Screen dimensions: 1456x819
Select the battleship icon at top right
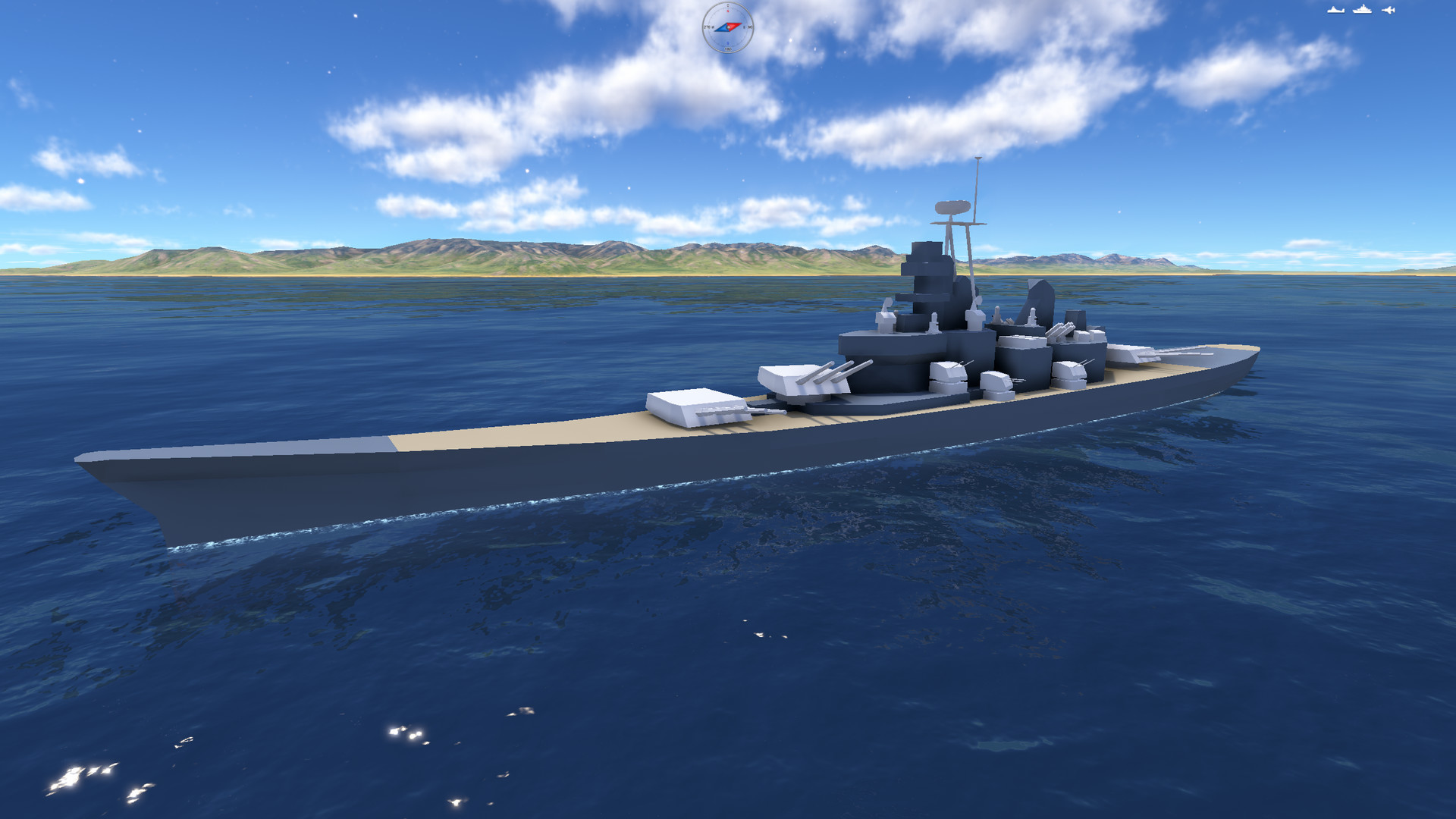pyautogui.click(x=1362, y=9)
